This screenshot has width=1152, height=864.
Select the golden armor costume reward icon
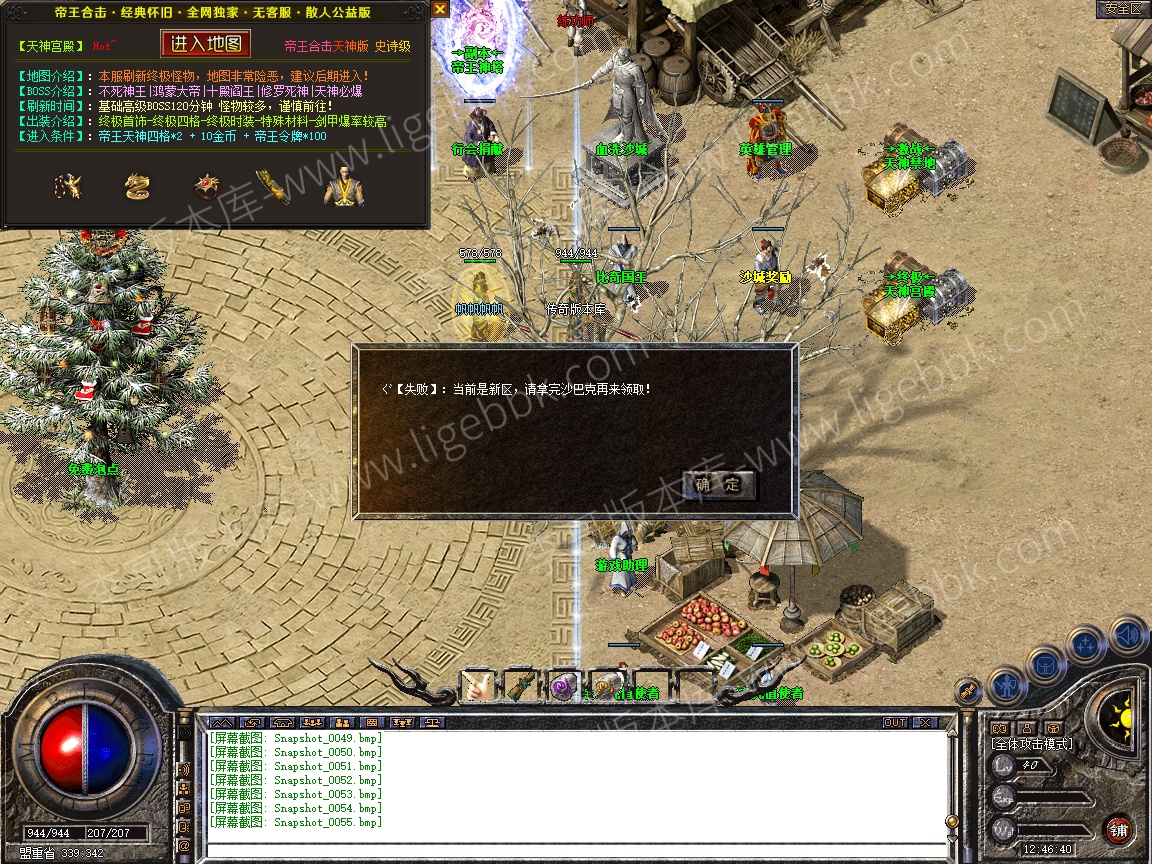click(343, 187)
